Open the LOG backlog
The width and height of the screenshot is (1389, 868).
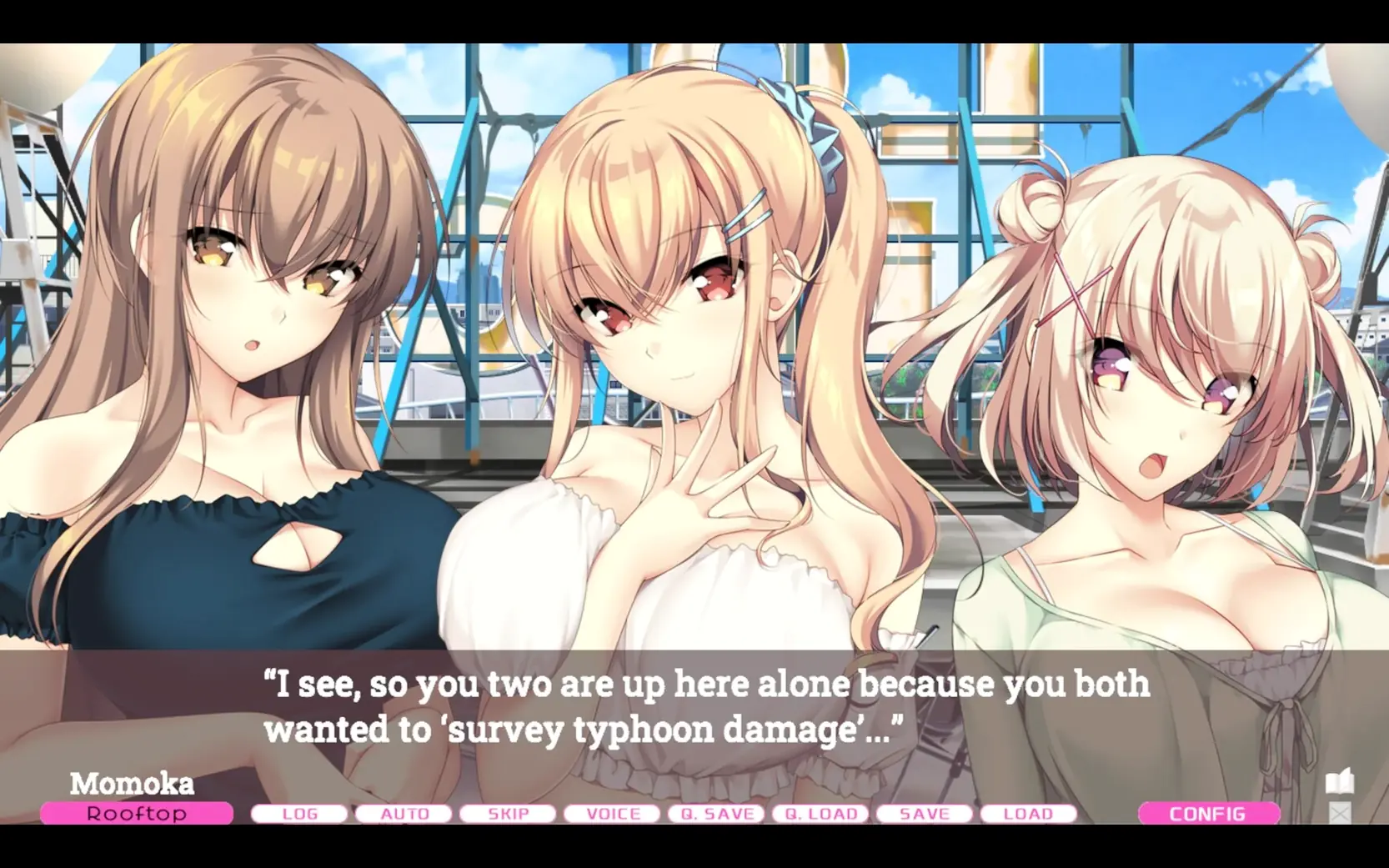[x=299, y=814]
